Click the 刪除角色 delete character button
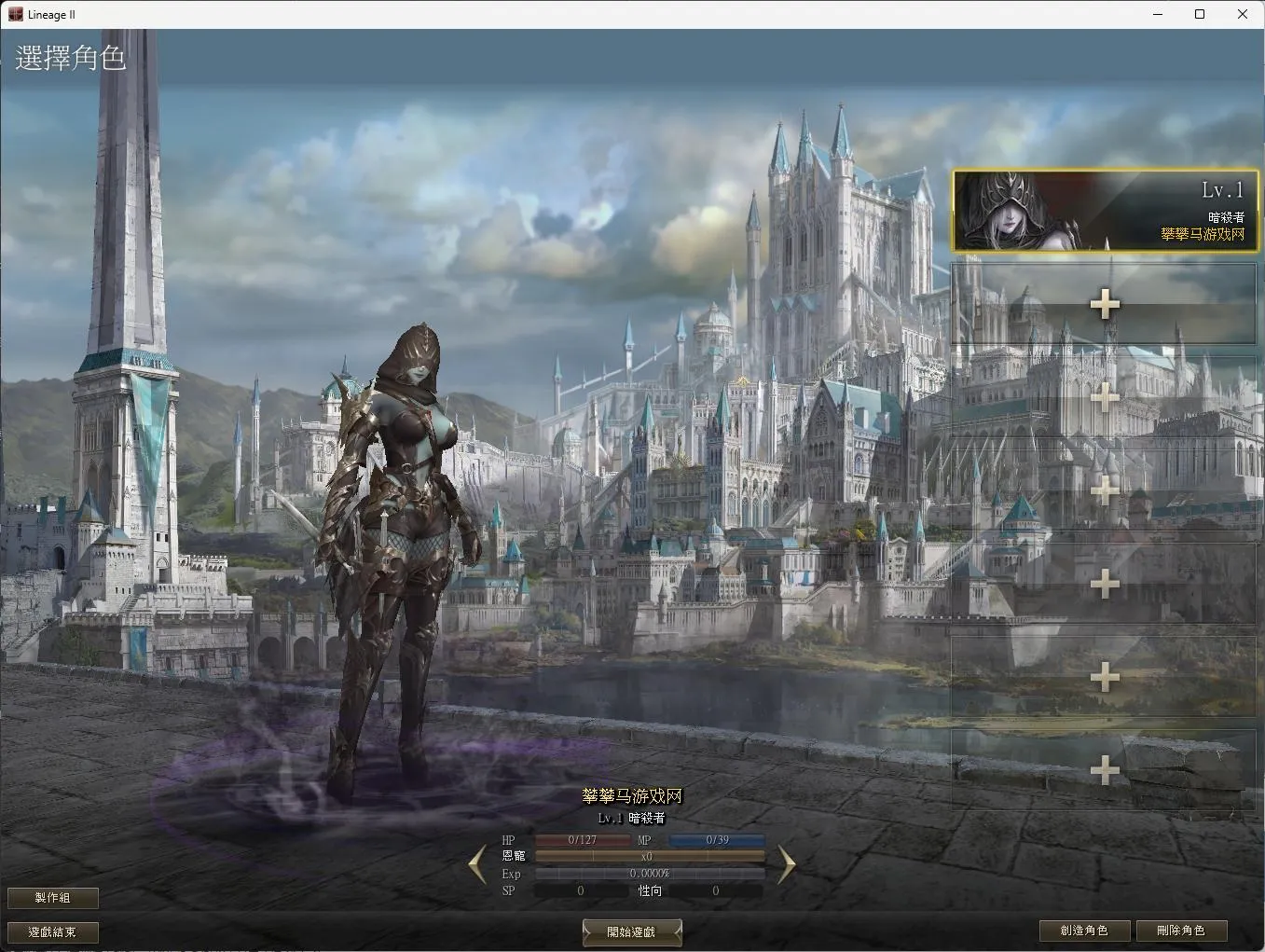Viewport: 1265px width, 952px height. point(1181,931)
